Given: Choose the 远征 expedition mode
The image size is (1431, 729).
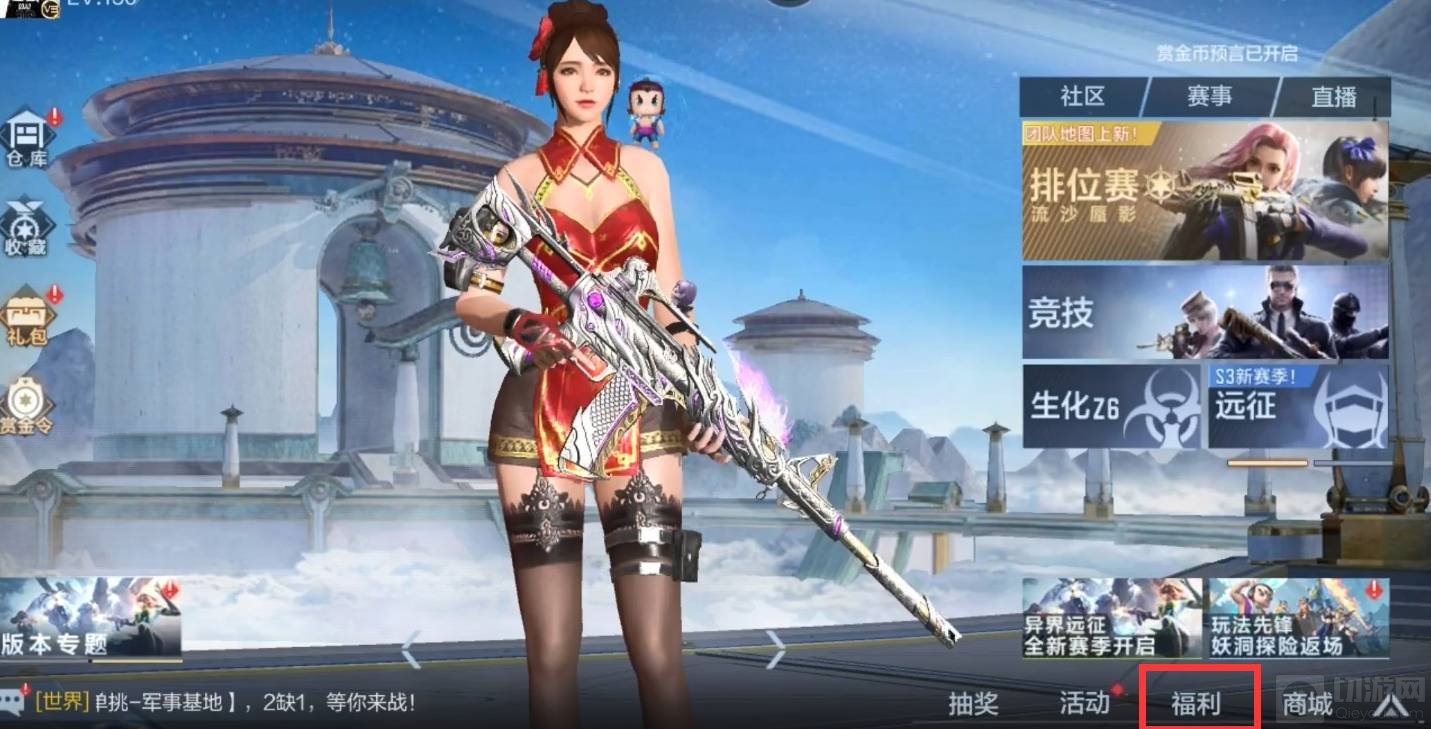Looking at the screenshot, I should click(x=1297, y=406).
